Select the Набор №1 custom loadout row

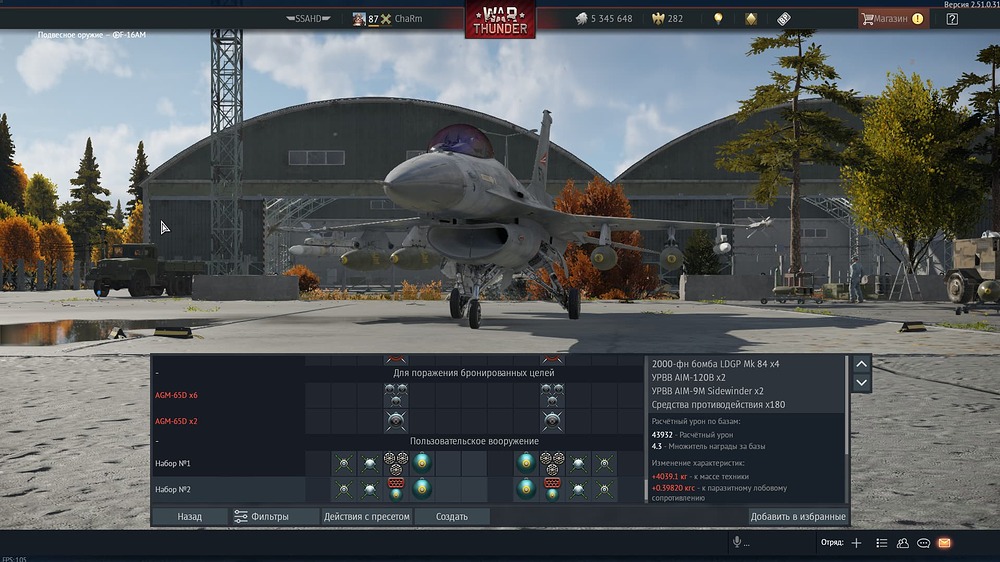(x=173, y=463)
